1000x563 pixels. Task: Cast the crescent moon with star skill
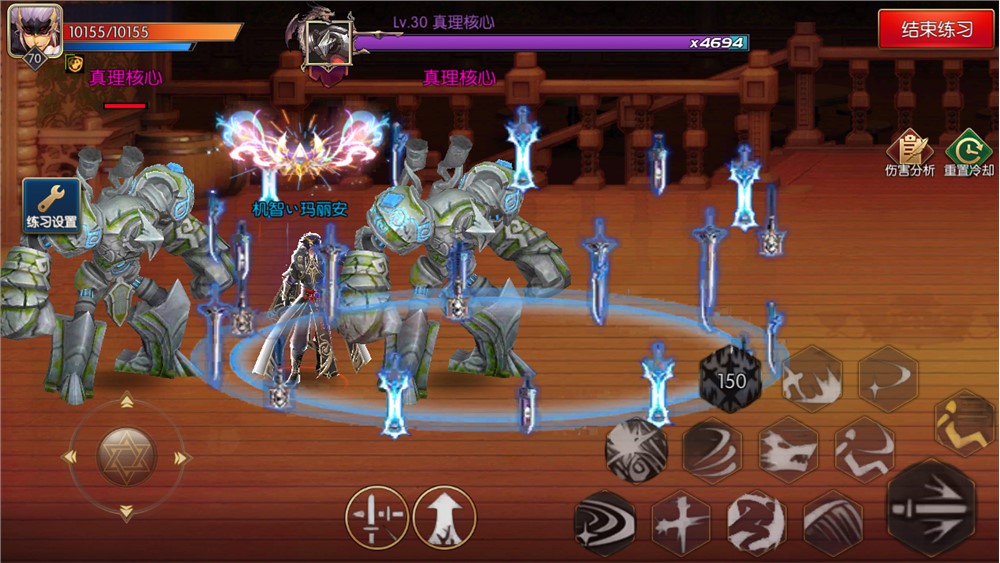[888, 379]
